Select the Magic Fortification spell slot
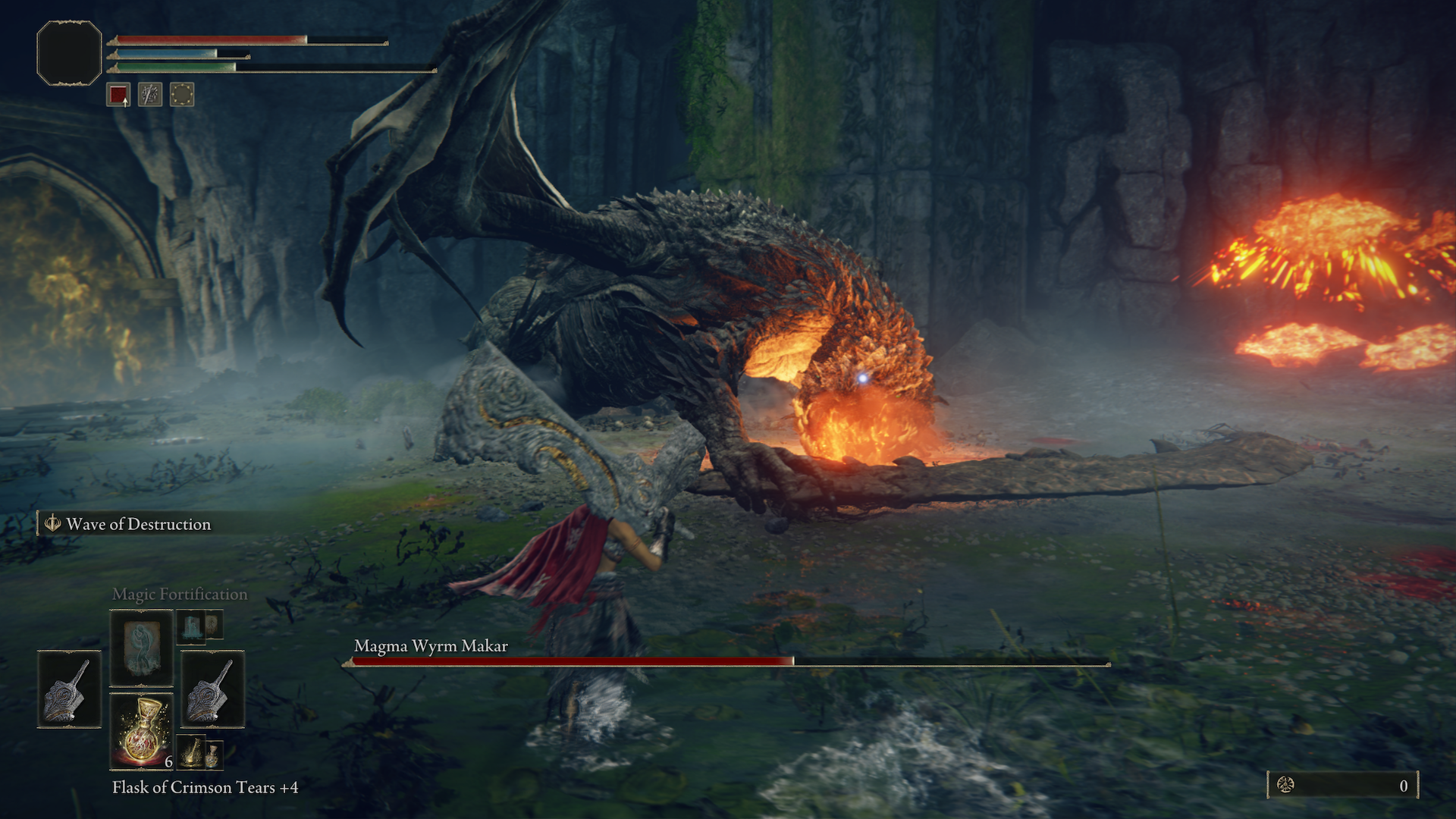This screenshot has width=1456, height=819. click(142, 648)
